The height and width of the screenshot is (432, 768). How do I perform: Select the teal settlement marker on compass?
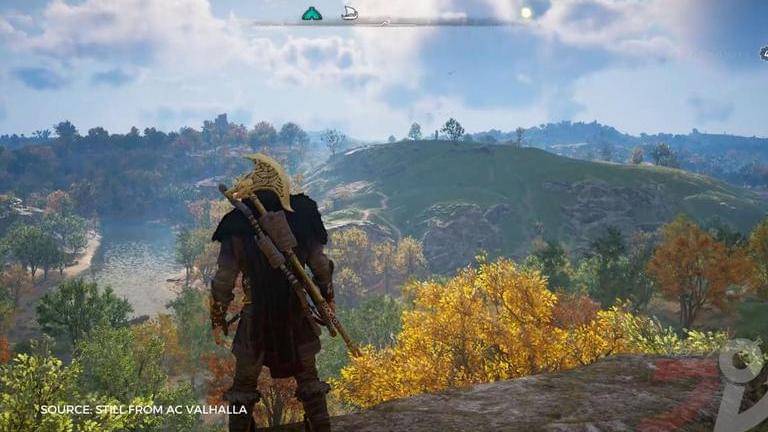pyautogui.click(x=312, y=13)
